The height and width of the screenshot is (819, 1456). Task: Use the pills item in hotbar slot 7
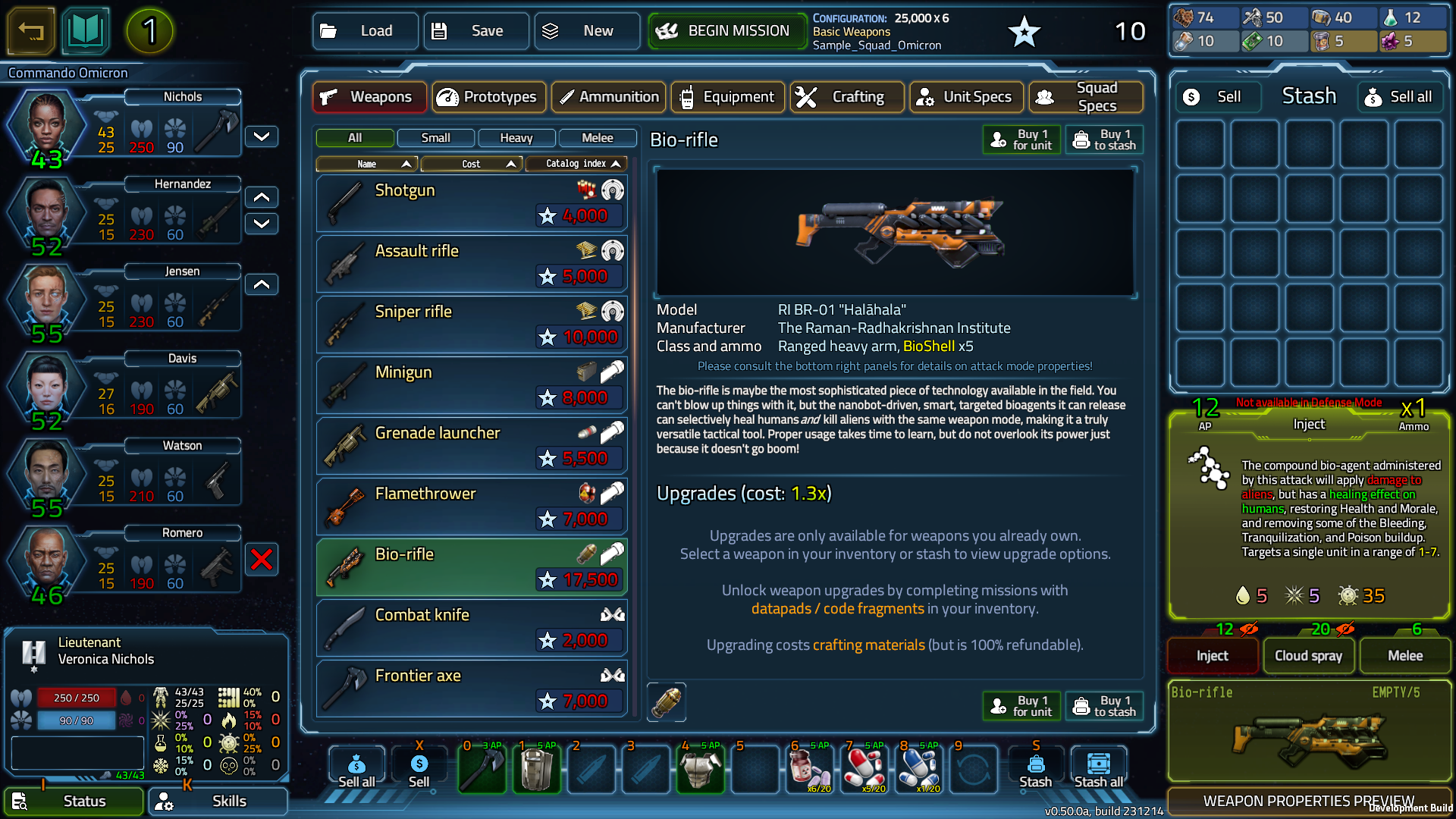tap(864, 769)
